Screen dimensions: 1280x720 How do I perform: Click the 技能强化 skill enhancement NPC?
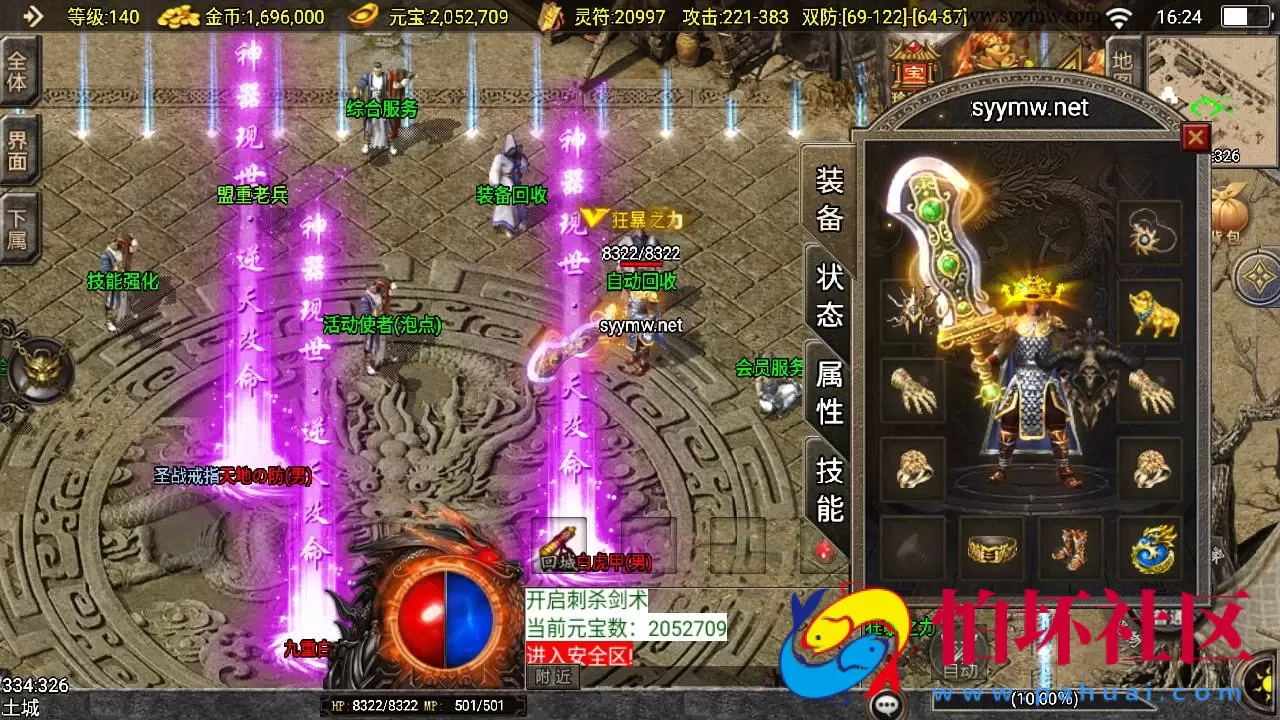tap(121, 282)
